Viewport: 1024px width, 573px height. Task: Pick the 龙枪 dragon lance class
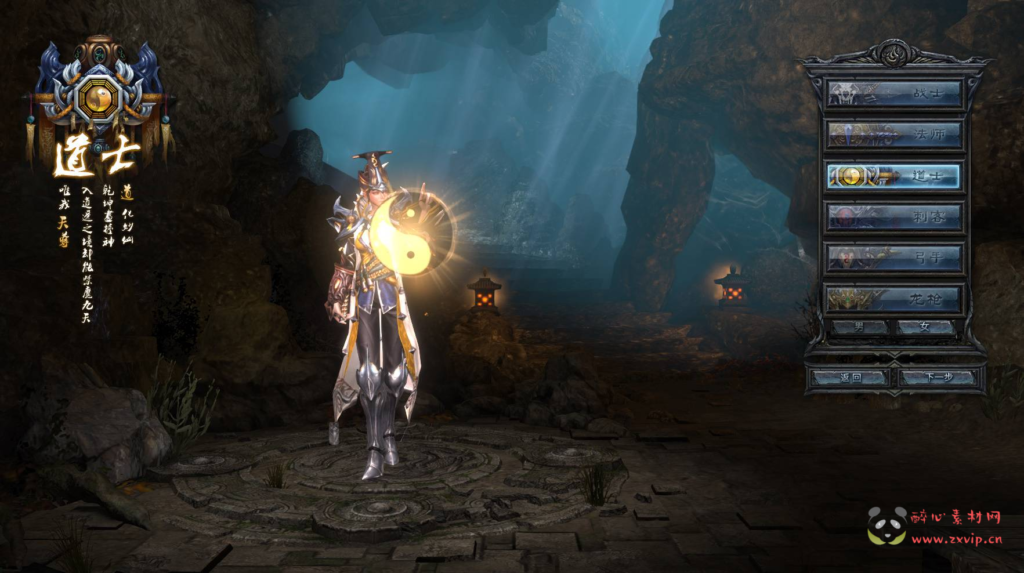click(x=894, y=299)
